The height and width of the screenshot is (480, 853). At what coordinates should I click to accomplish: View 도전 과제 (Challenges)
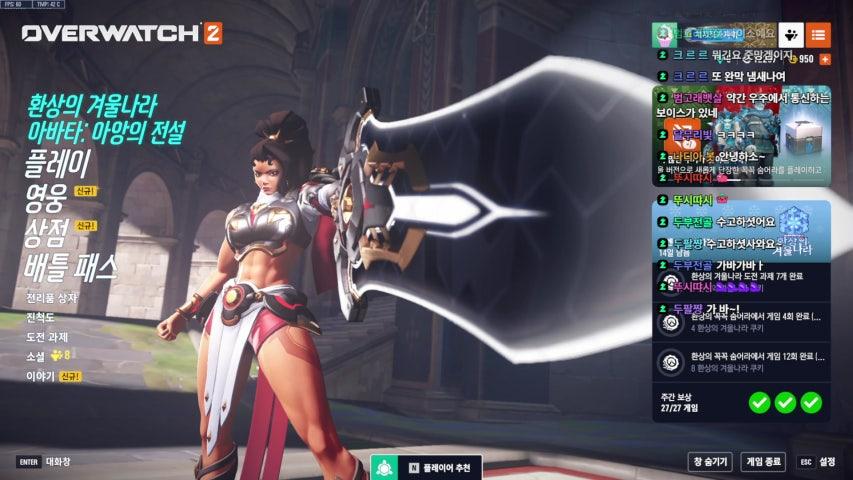[x=47, y=337]
